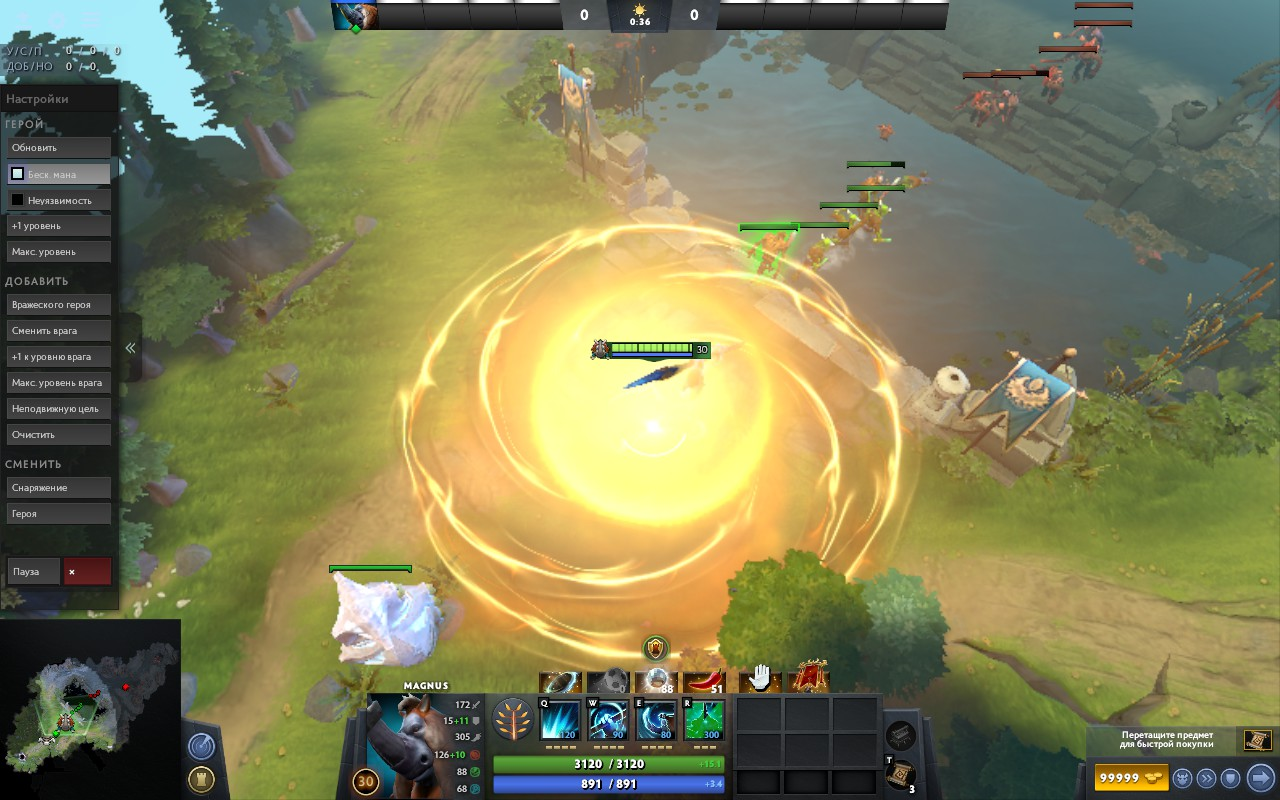This screenshot has width=1280, height=800.
Task: Use the E Skewer ability
Action: (656, 720)
